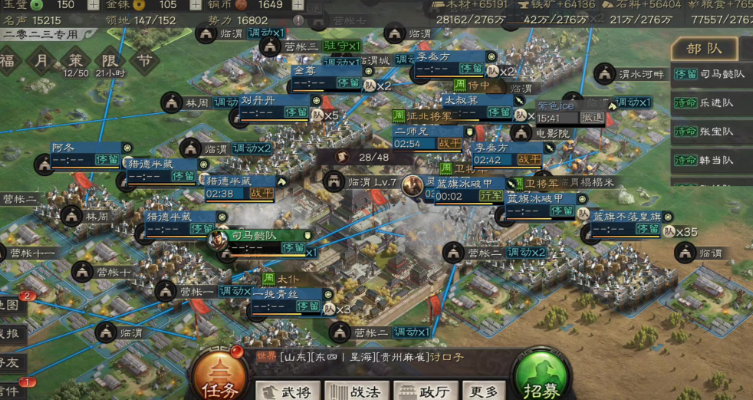This screenshot has width=753, height=400.
Task: Open the 任务 quest button
Action: point(220,376)
